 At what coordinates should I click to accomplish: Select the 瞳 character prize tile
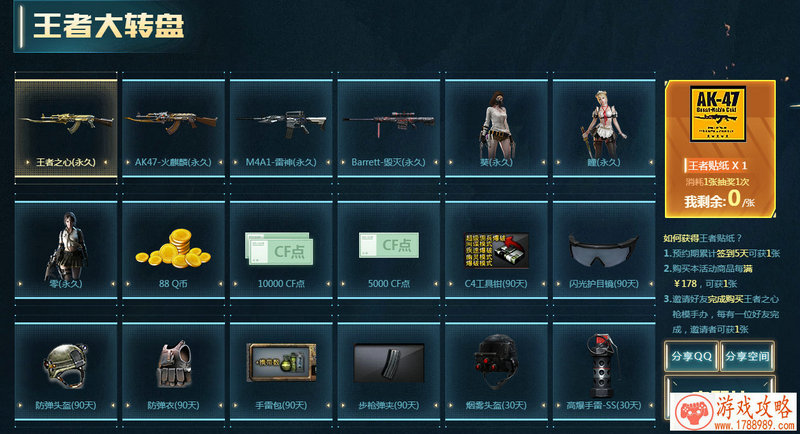603,127
